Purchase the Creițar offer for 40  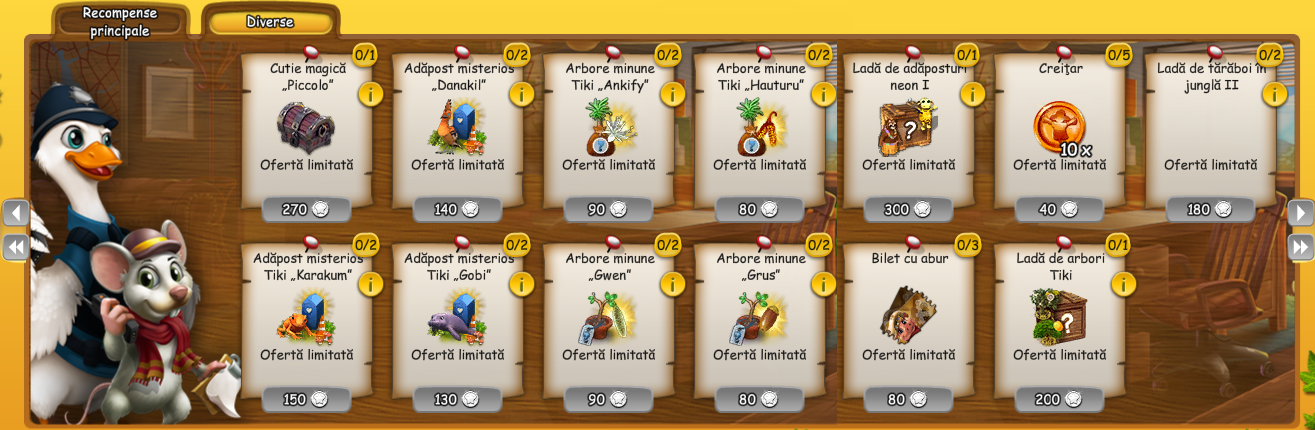(x=1060, y=209)
